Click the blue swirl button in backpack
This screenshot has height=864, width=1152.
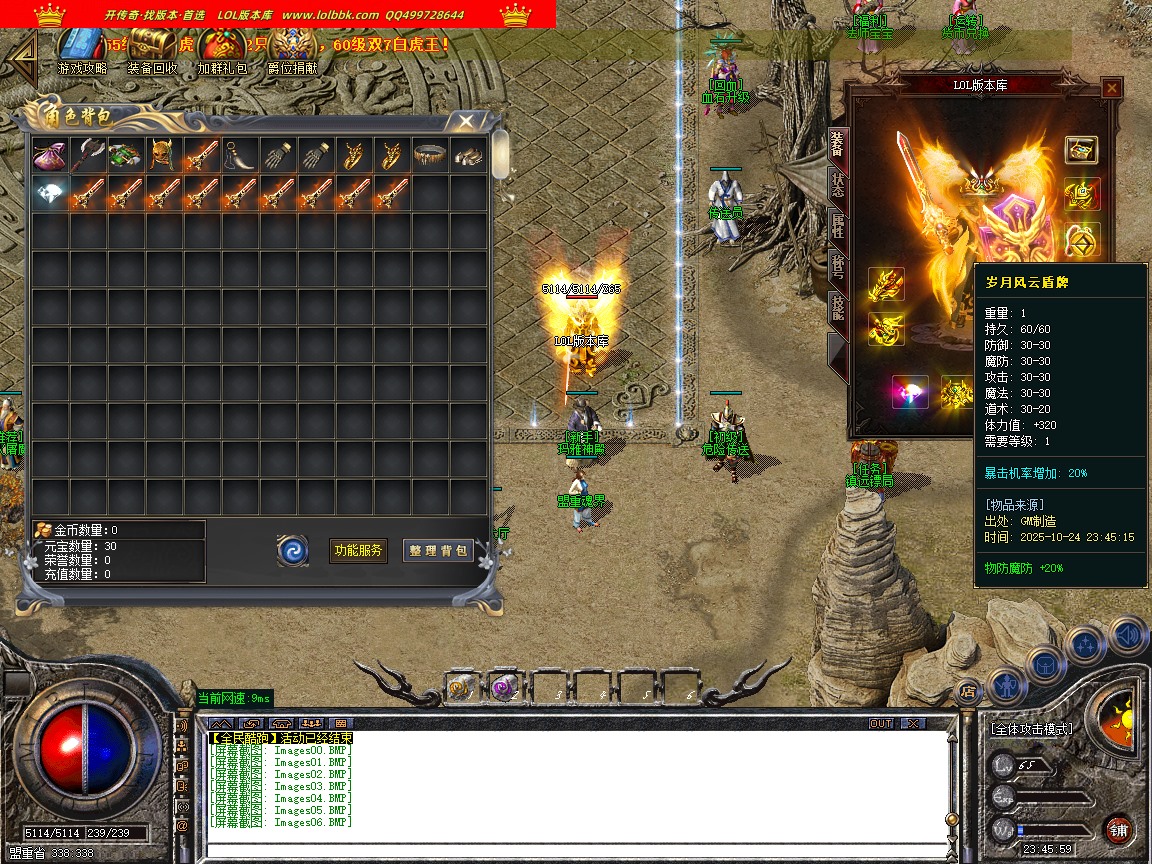pos(293,550)
